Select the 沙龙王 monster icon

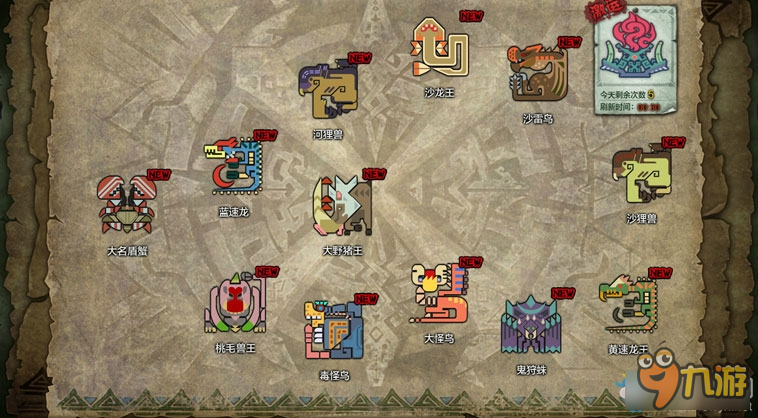pos(440,50)
